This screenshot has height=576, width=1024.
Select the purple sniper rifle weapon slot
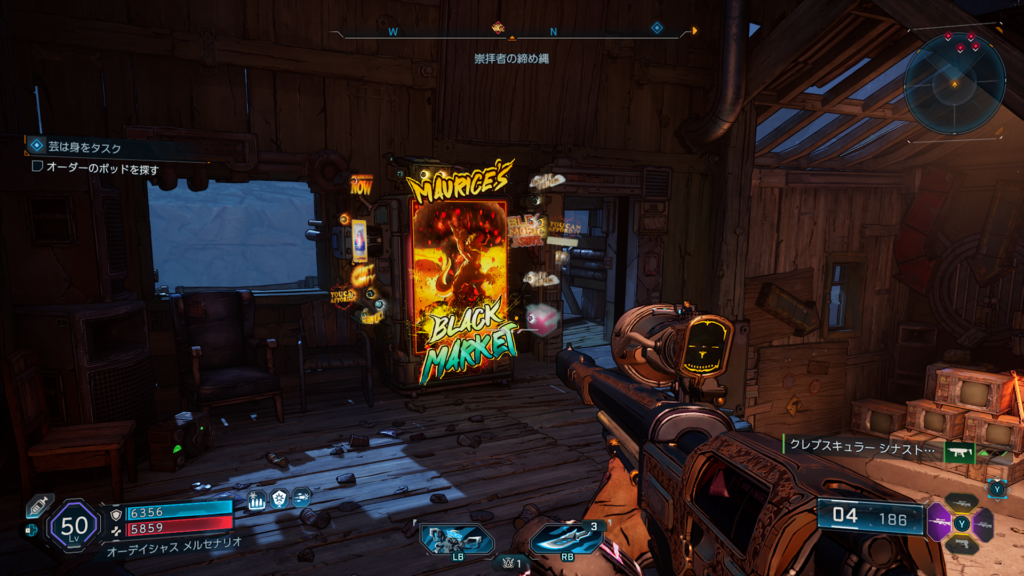pos(938,522)
